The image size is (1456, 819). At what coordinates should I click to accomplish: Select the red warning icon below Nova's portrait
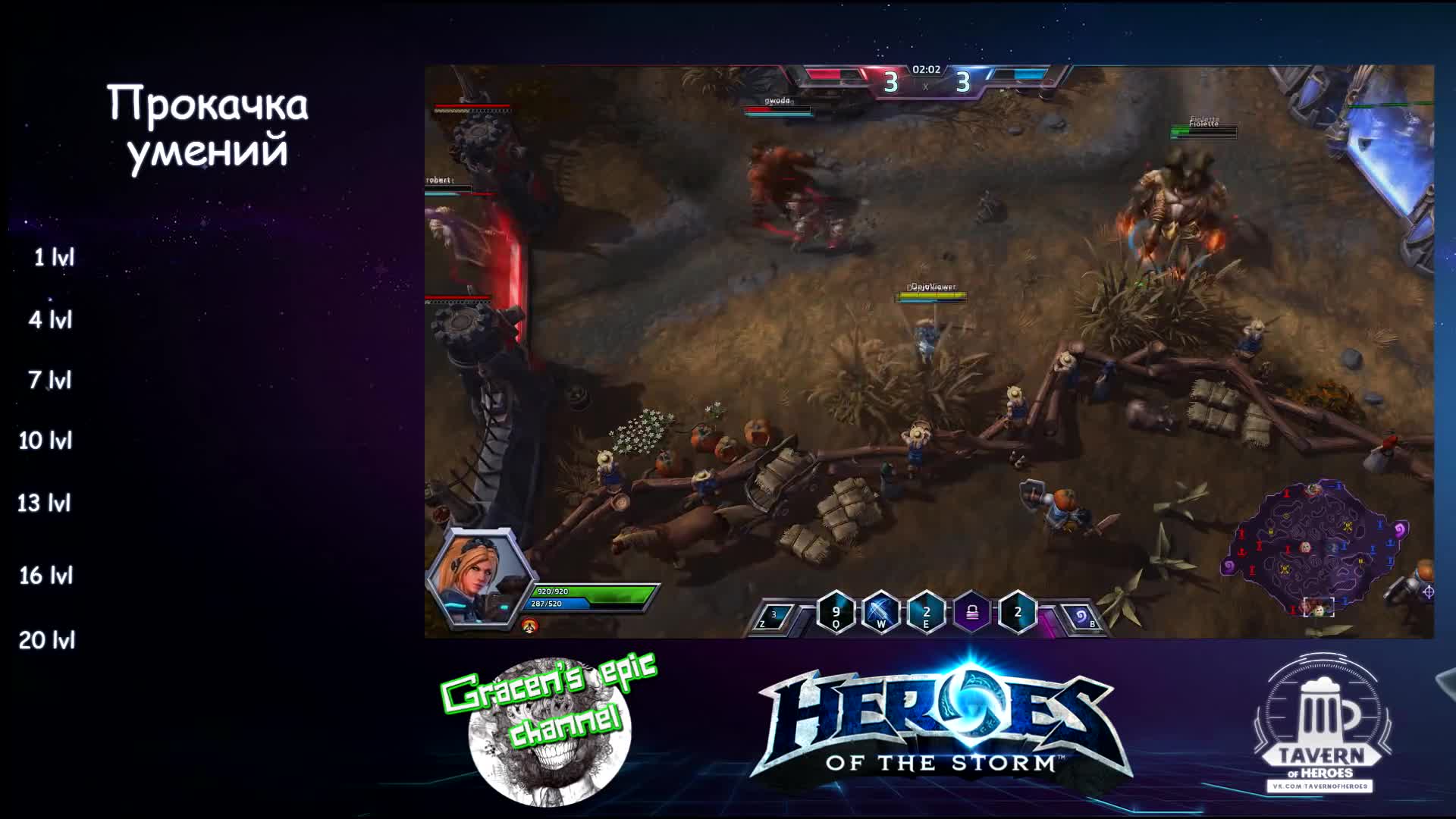click(x=531, y=626)
